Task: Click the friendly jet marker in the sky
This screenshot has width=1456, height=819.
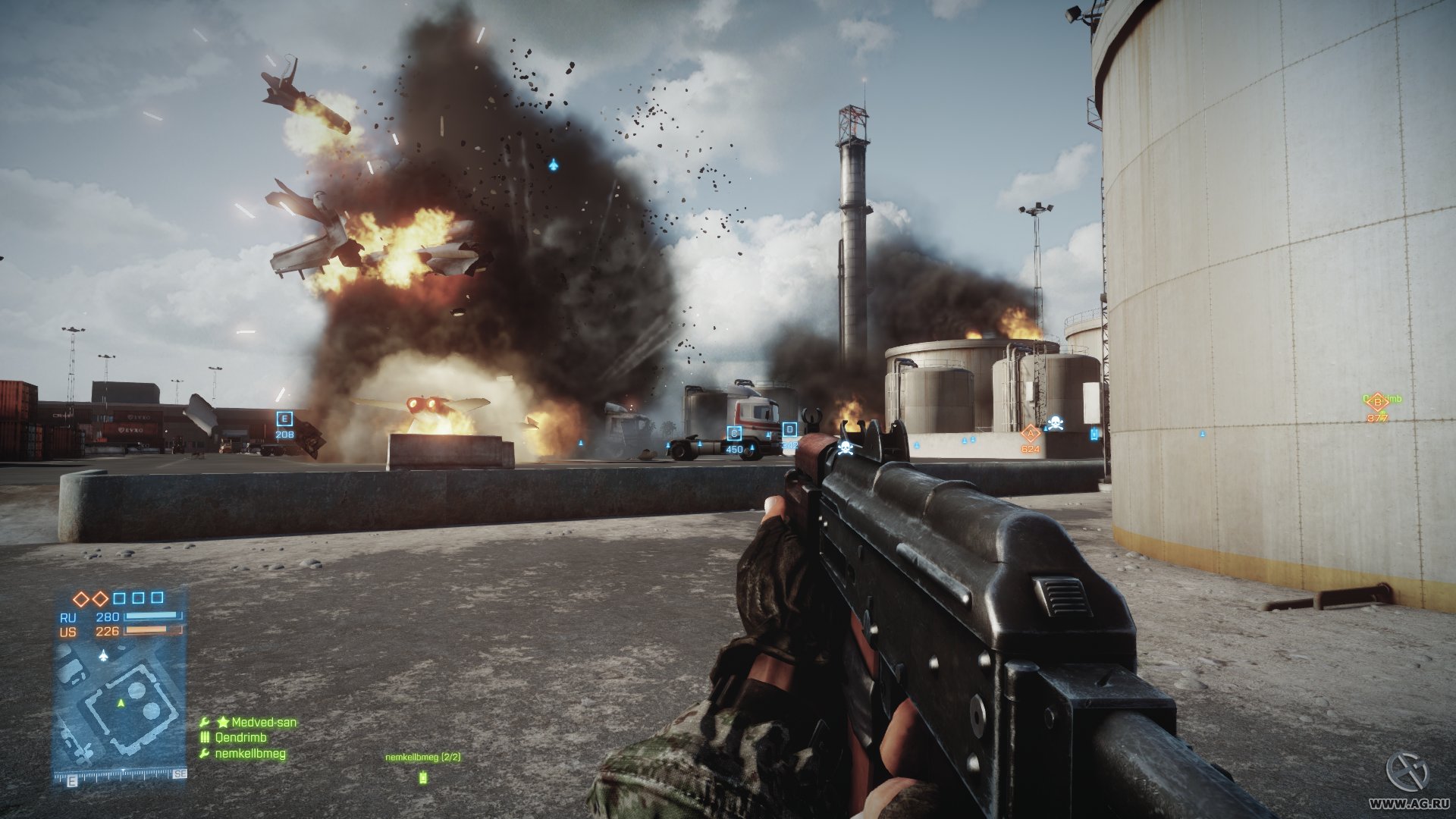Action: (x=554, y=164)
